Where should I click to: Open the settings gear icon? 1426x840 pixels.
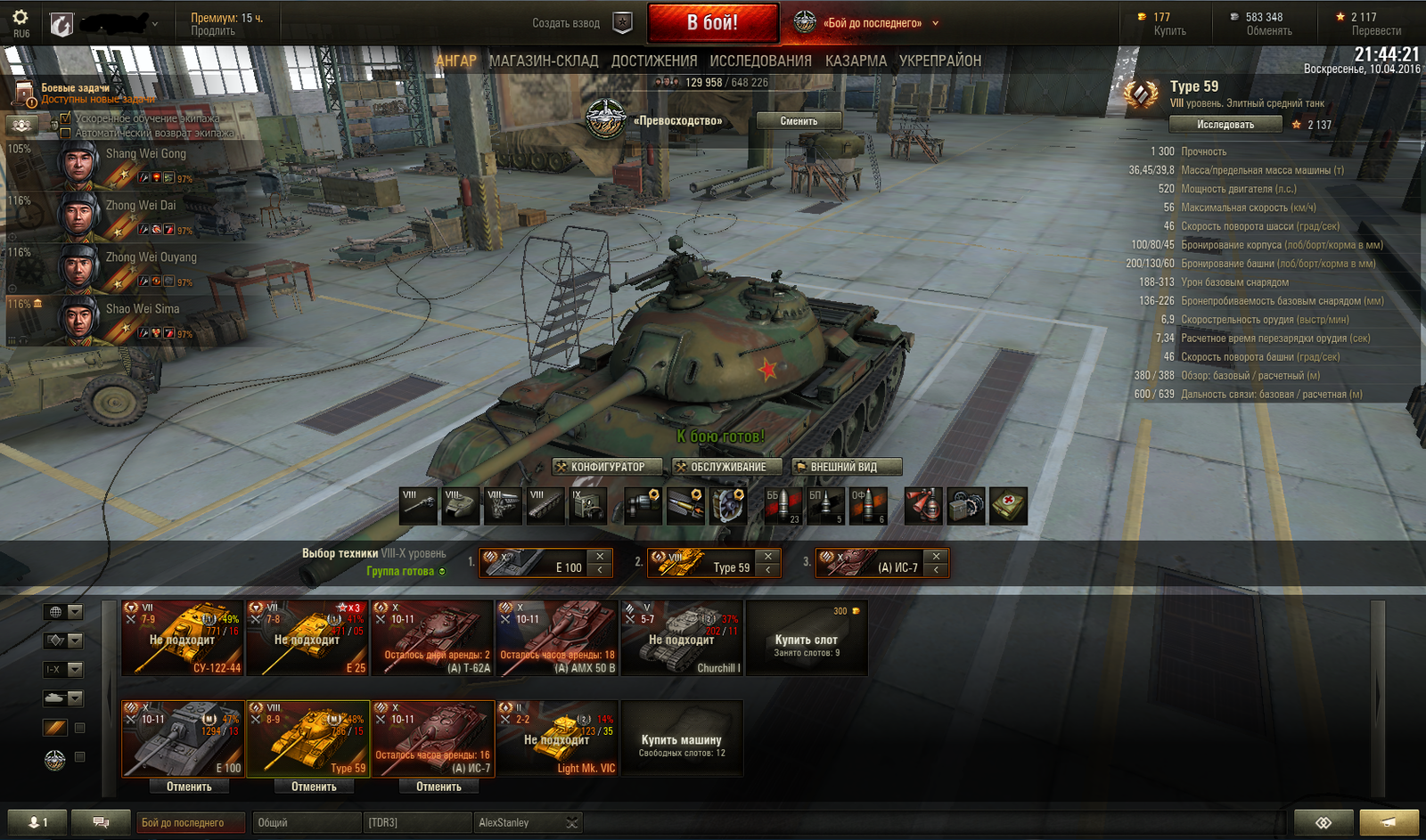(x=20, y=18)
